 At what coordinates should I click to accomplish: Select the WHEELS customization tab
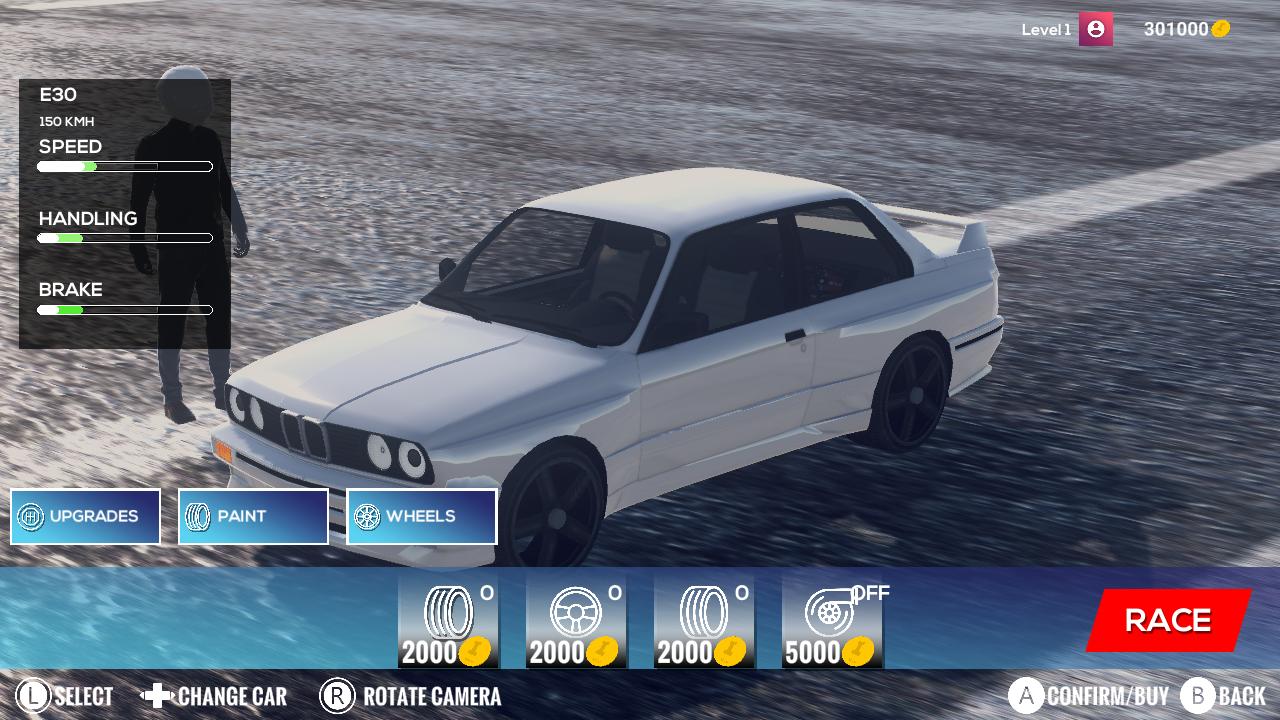[421, 516]
